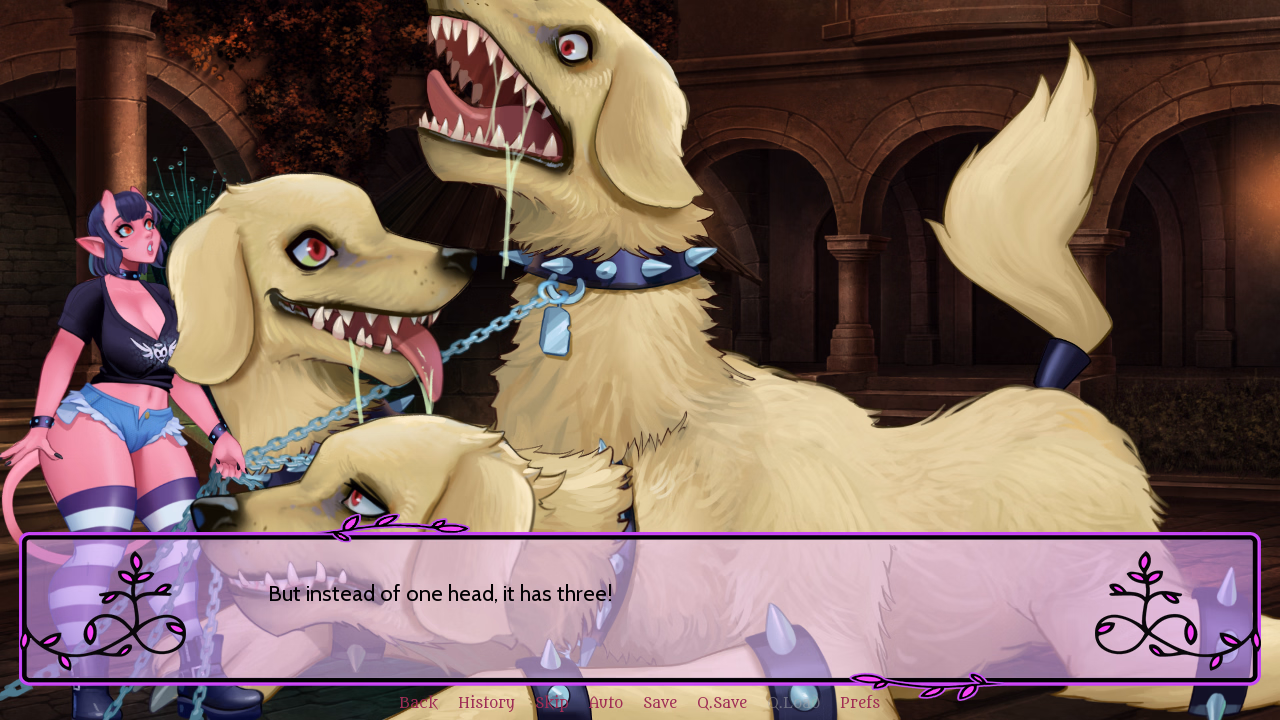The height and width of the screenshot is (720, 1280).
Task: Open the dialogue History screen
Action: pyautogui.click(x=486, y=702)
